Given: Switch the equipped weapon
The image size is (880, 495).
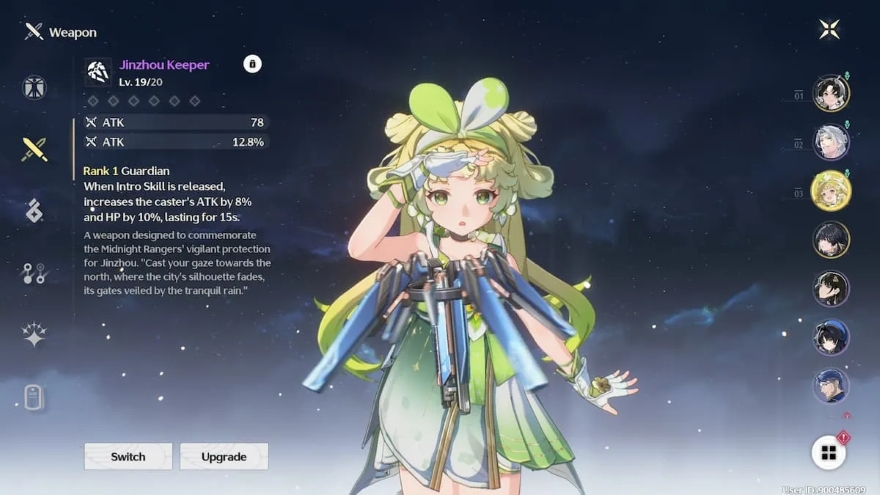Looking at the screenshot, I should [x=128, y=456].
